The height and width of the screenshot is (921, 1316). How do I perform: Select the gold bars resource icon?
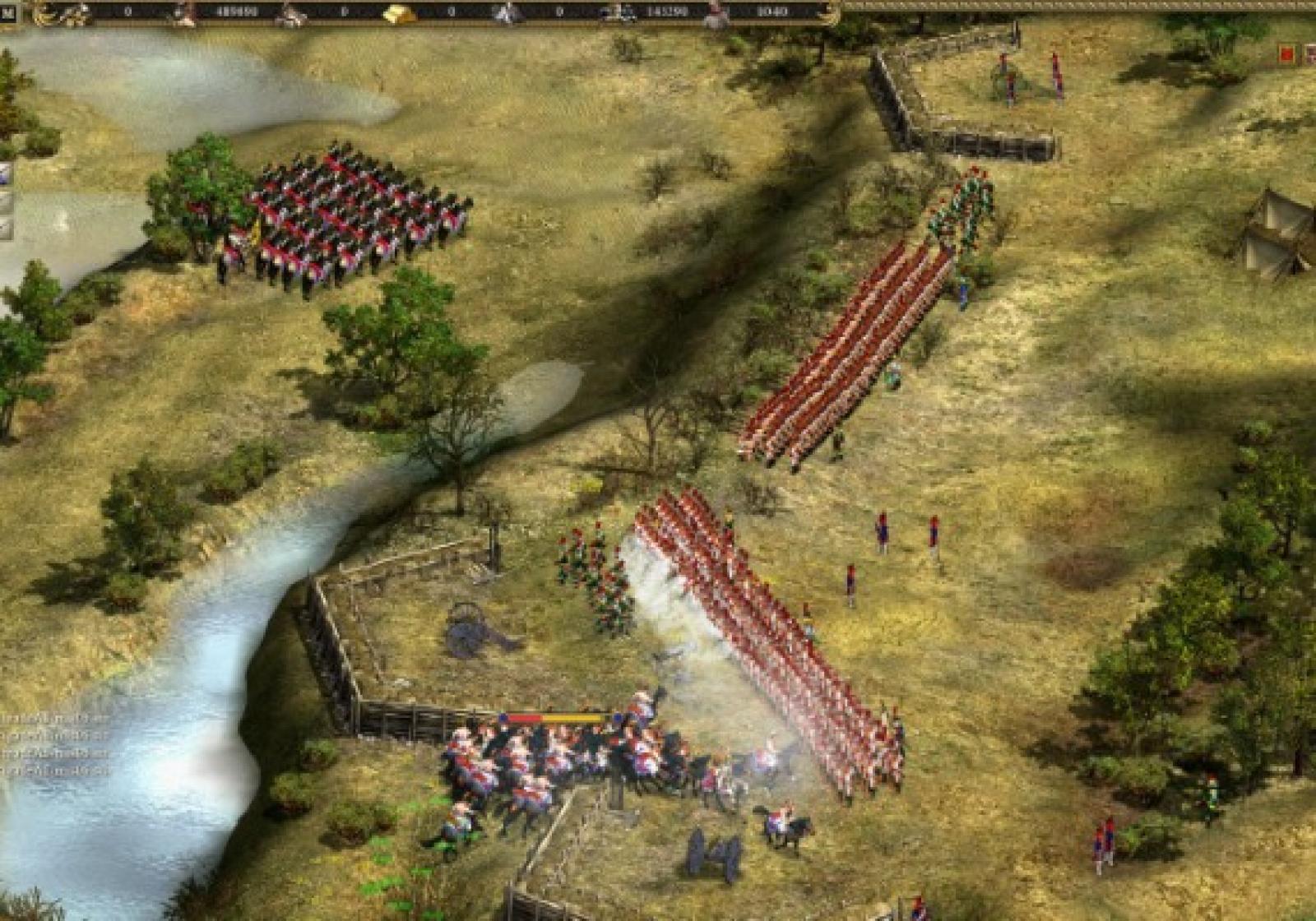pyautogui.click(x=400, y=13)
